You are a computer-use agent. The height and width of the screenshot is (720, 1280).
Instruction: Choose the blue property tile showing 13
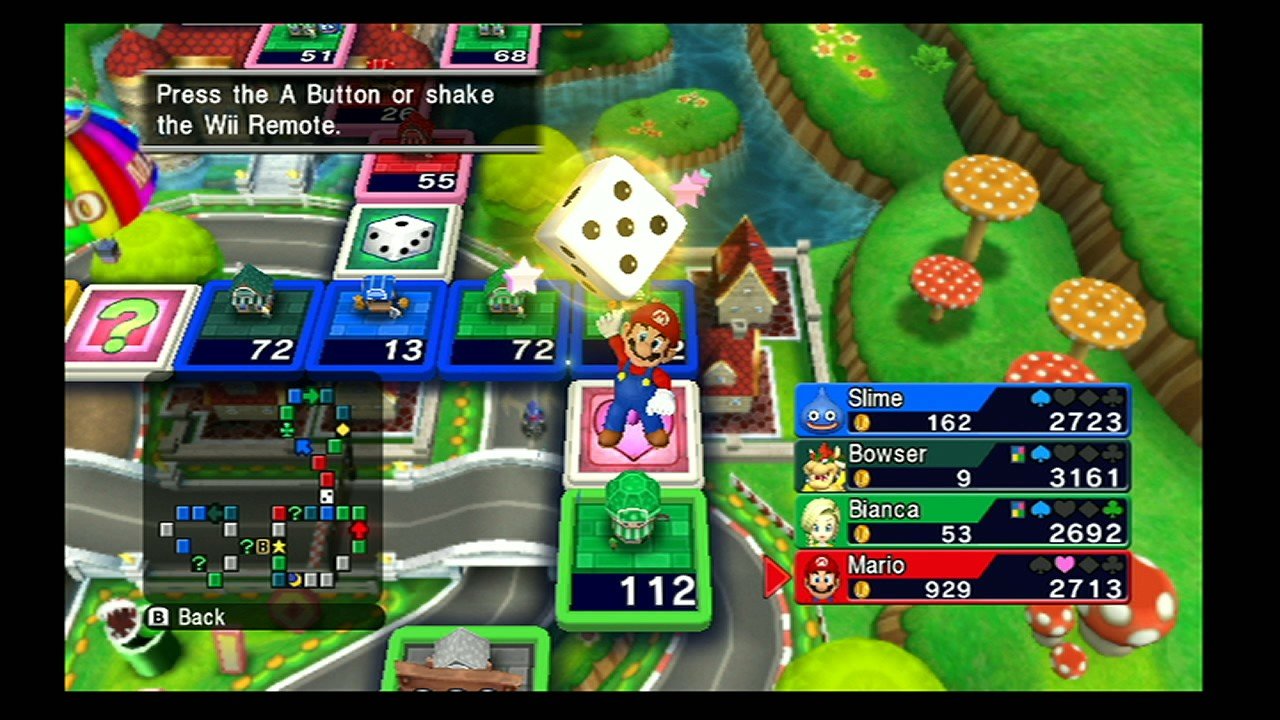[x=380, y=322]
